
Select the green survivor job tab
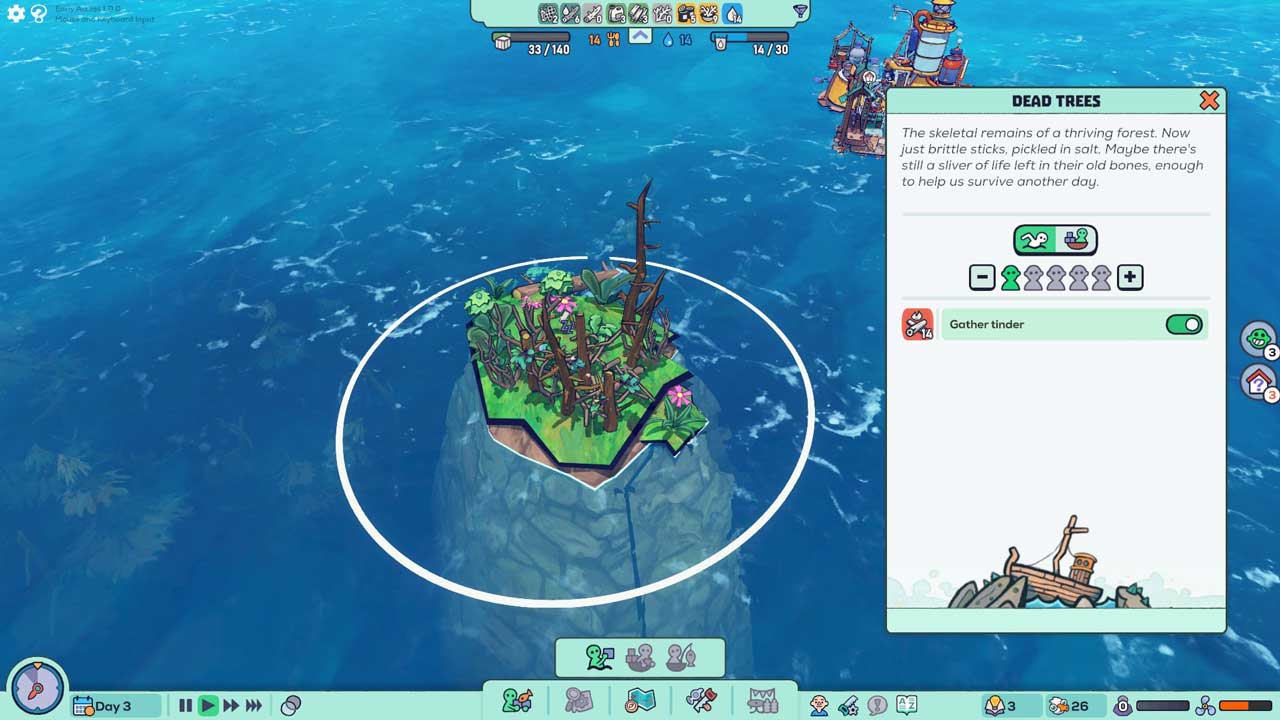(x=600, y=658)
